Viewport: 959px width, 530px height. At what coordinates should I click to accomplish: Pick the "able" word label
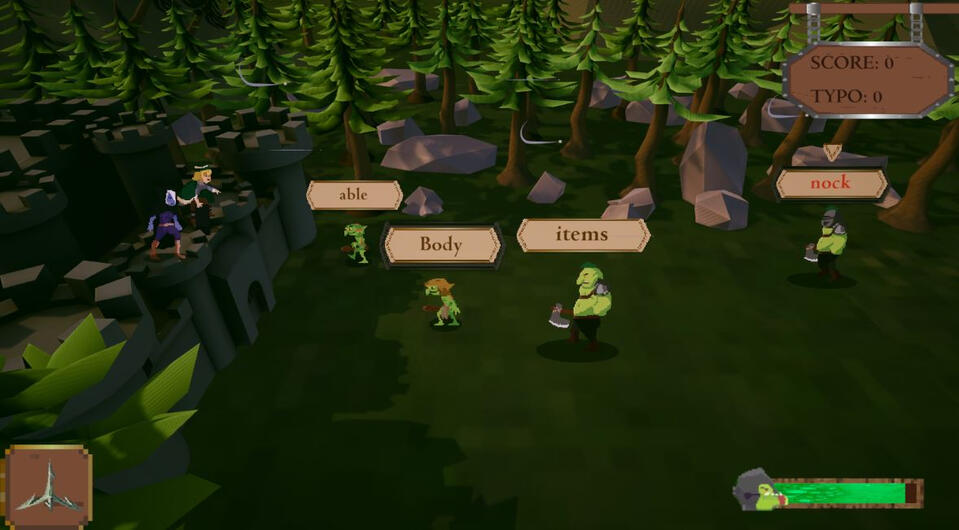pyautogui.click(x=354, y=195)
